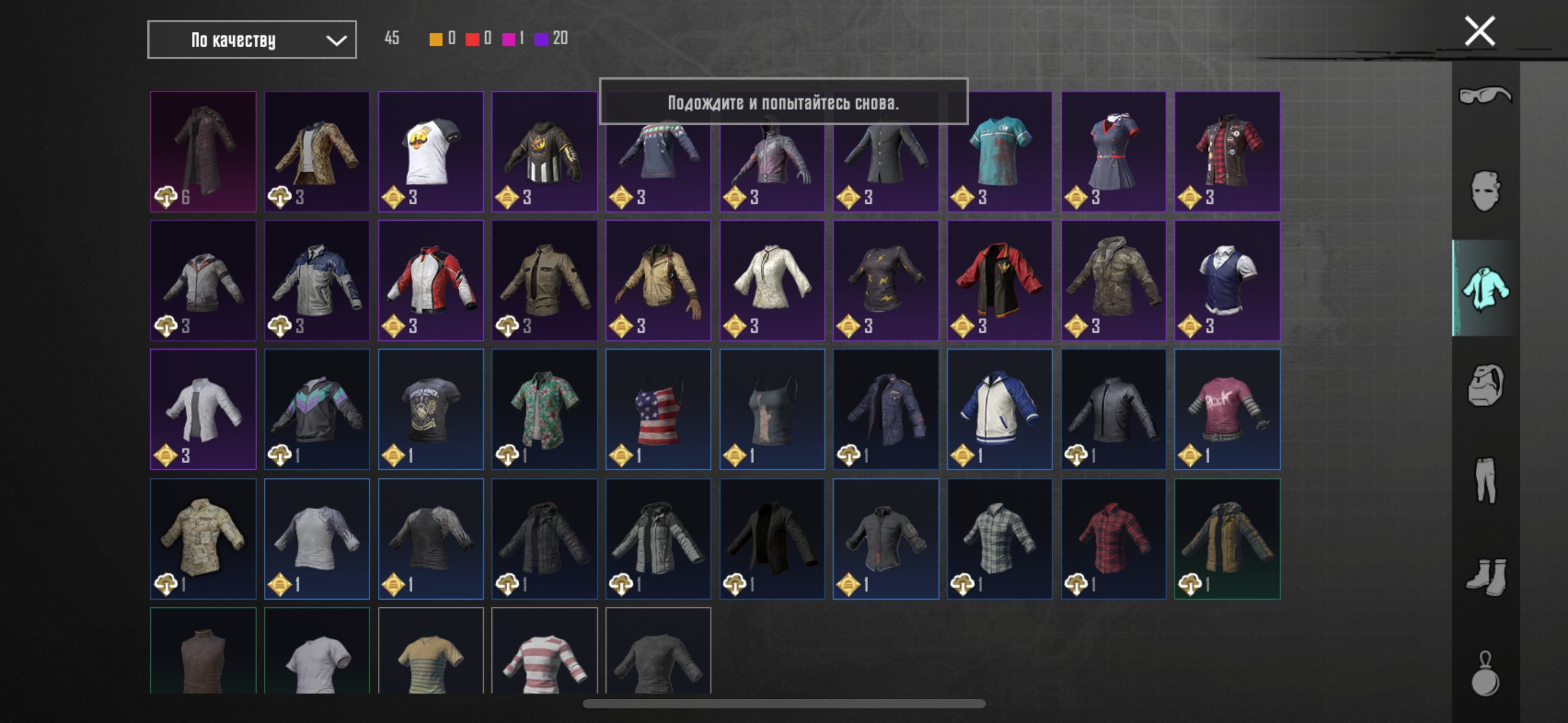The image size is (1568, 723).
Task: Select the shirt category tab
Action: point(1485,288)
